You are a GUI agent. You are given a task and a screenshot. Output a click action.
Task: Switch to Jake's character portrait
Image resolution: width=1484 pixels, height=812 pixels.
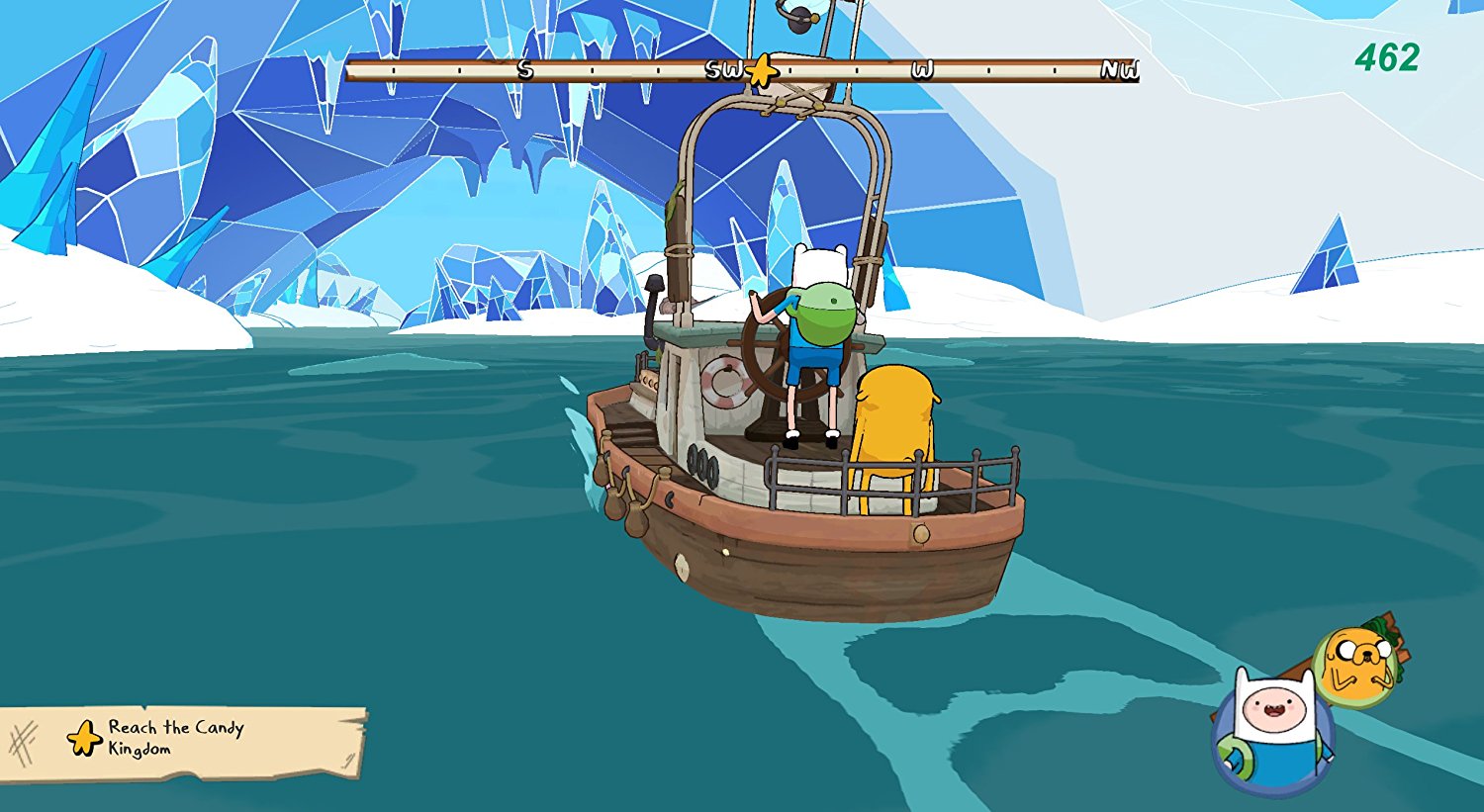click(x=1354, y=666)
